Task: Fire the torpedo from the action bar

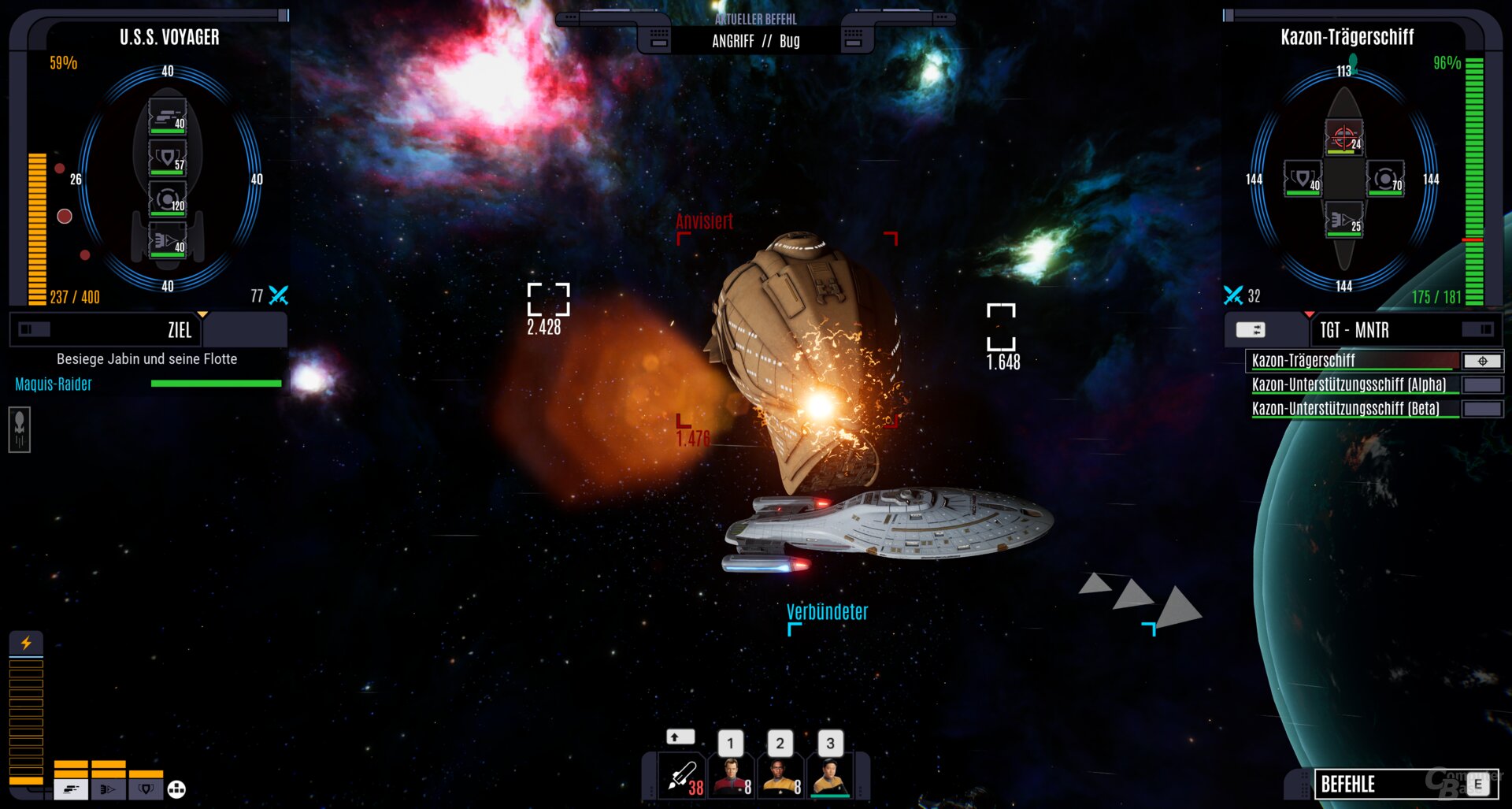Action: click(682, 776)
